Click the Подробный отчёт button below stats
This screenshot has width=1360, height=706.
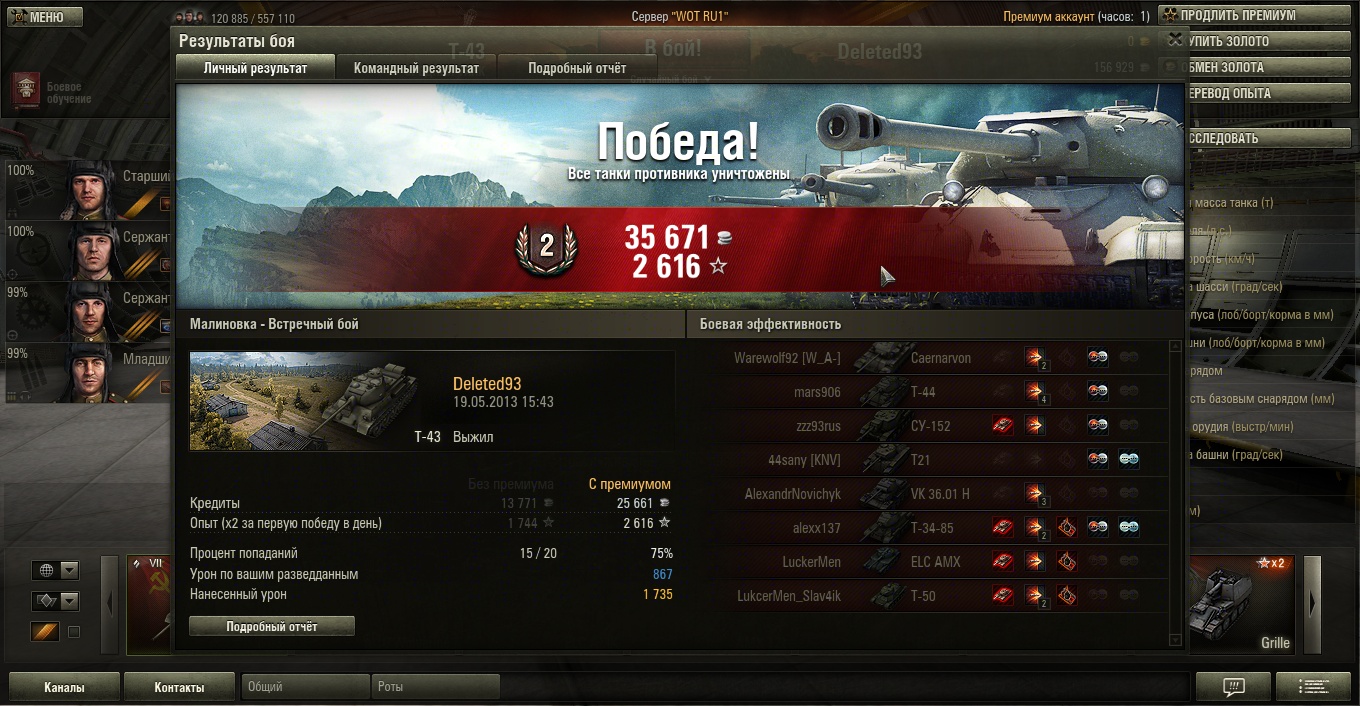272,626
